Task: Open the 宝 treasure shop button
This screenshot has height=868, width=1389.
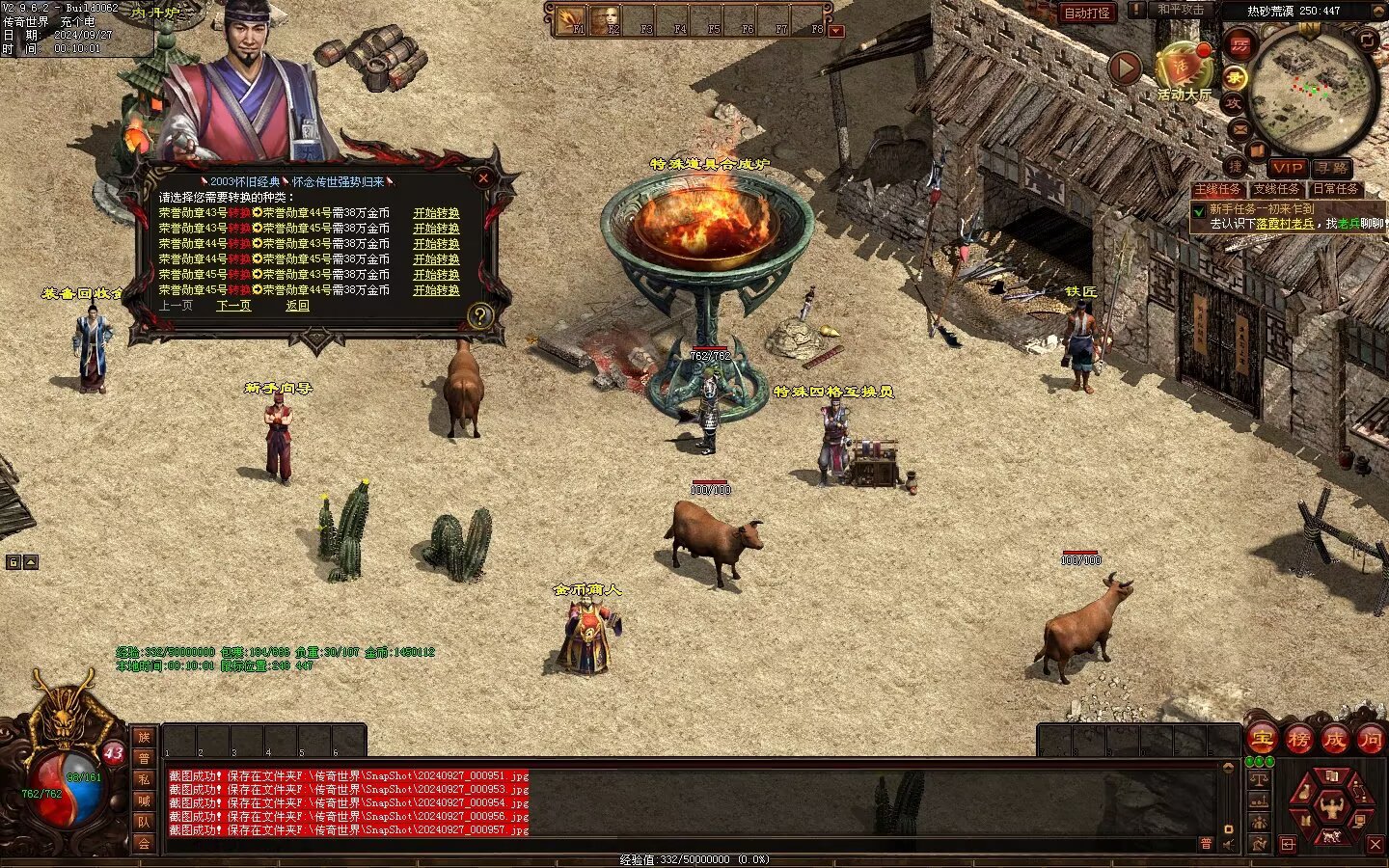Action: click(1262, 740)
